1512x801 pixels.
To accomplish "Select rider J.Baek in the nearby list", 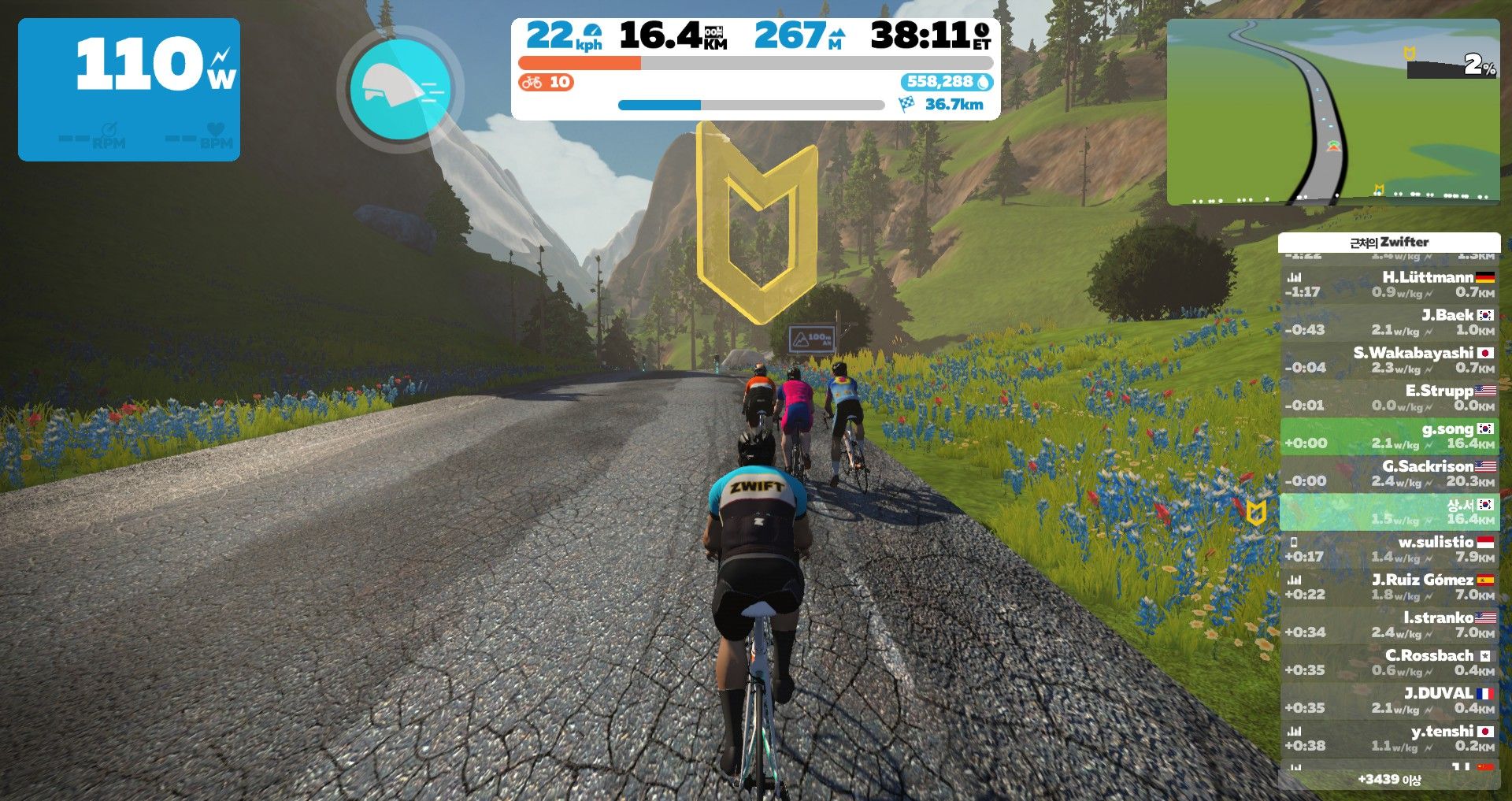I will point(1389,322).
